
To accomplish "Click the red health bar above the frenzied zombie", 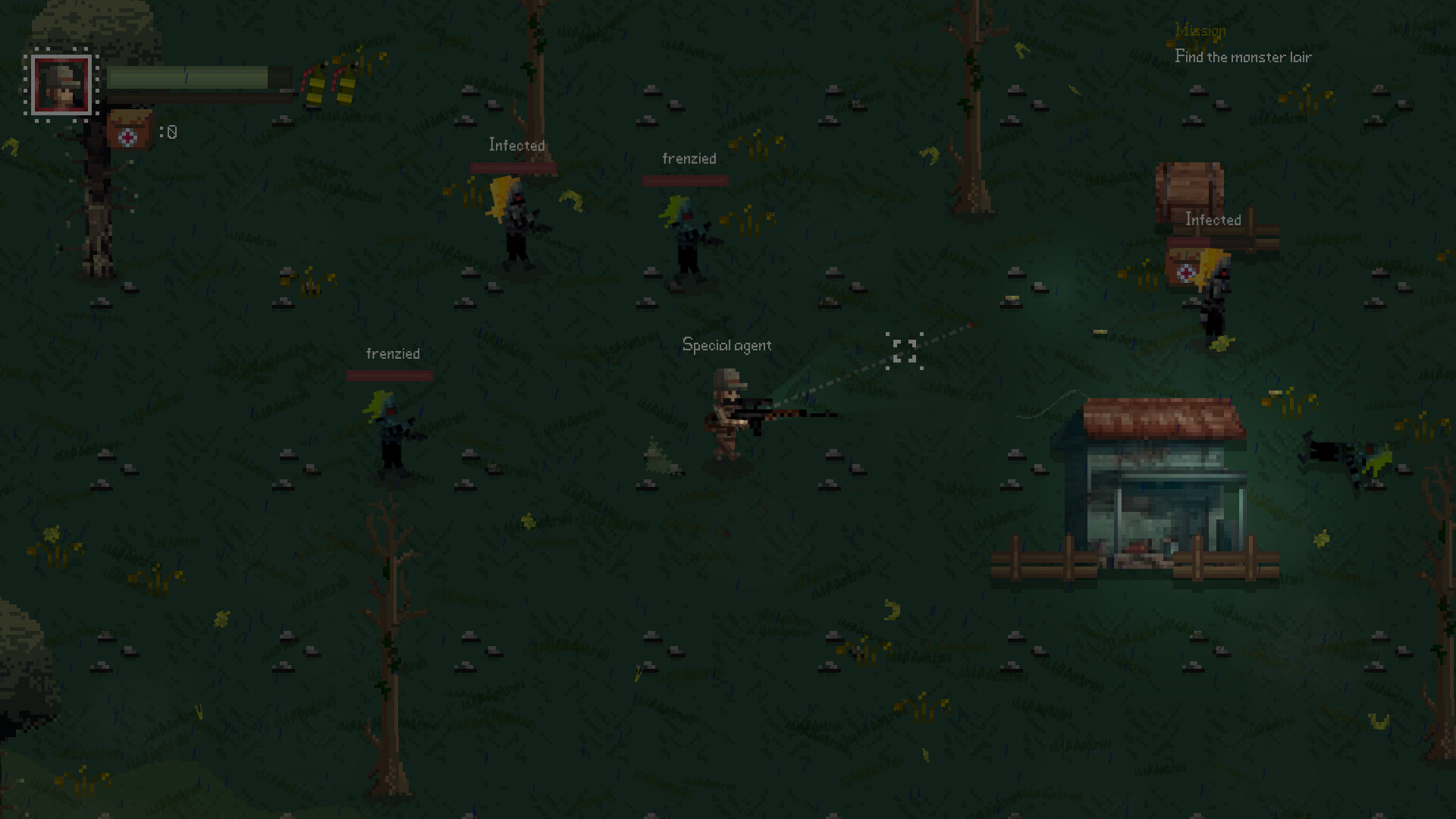I will [685, 180].
